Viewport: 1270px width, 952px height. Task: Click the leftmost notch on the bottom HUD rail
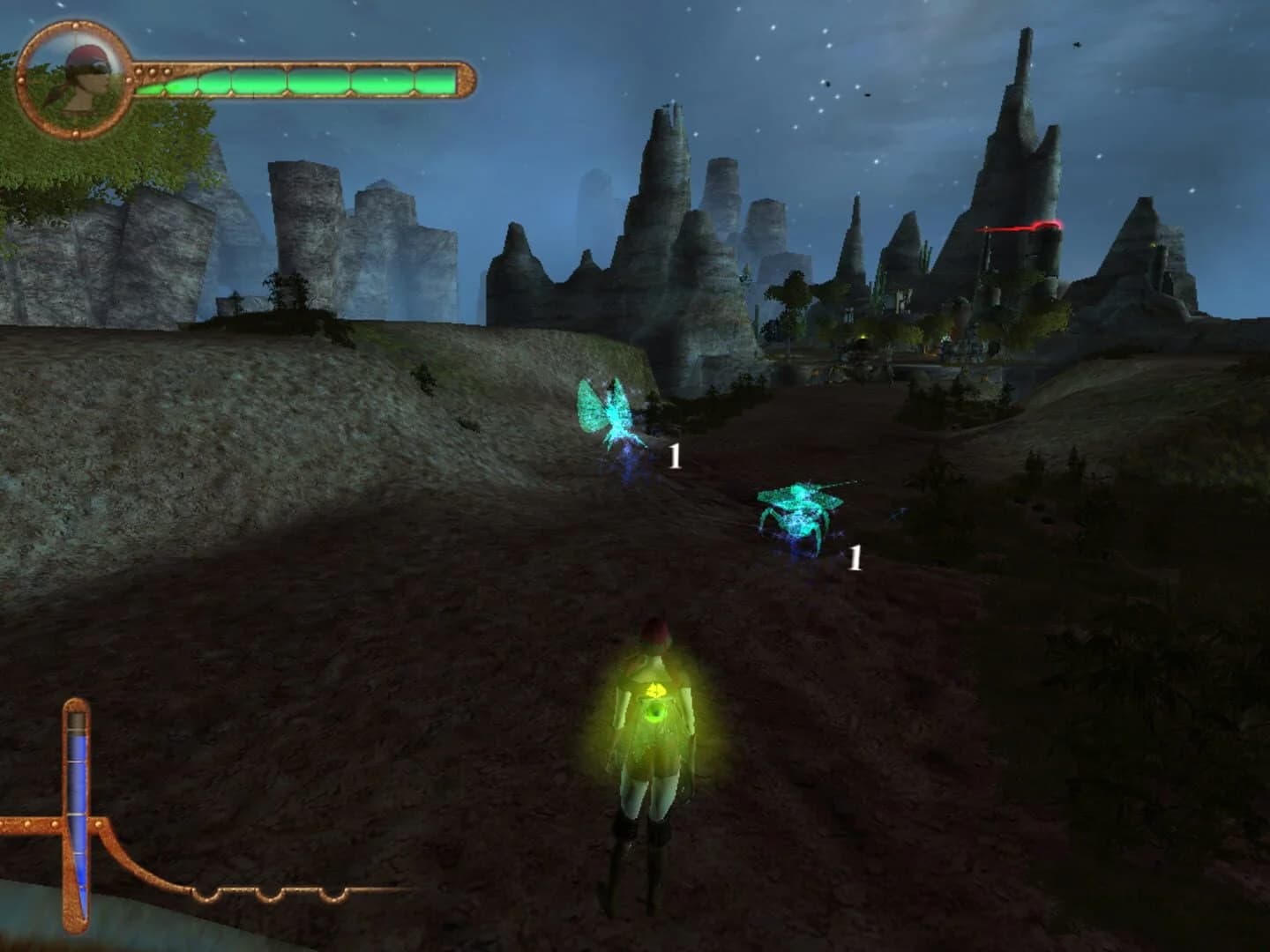pos(208,894)
